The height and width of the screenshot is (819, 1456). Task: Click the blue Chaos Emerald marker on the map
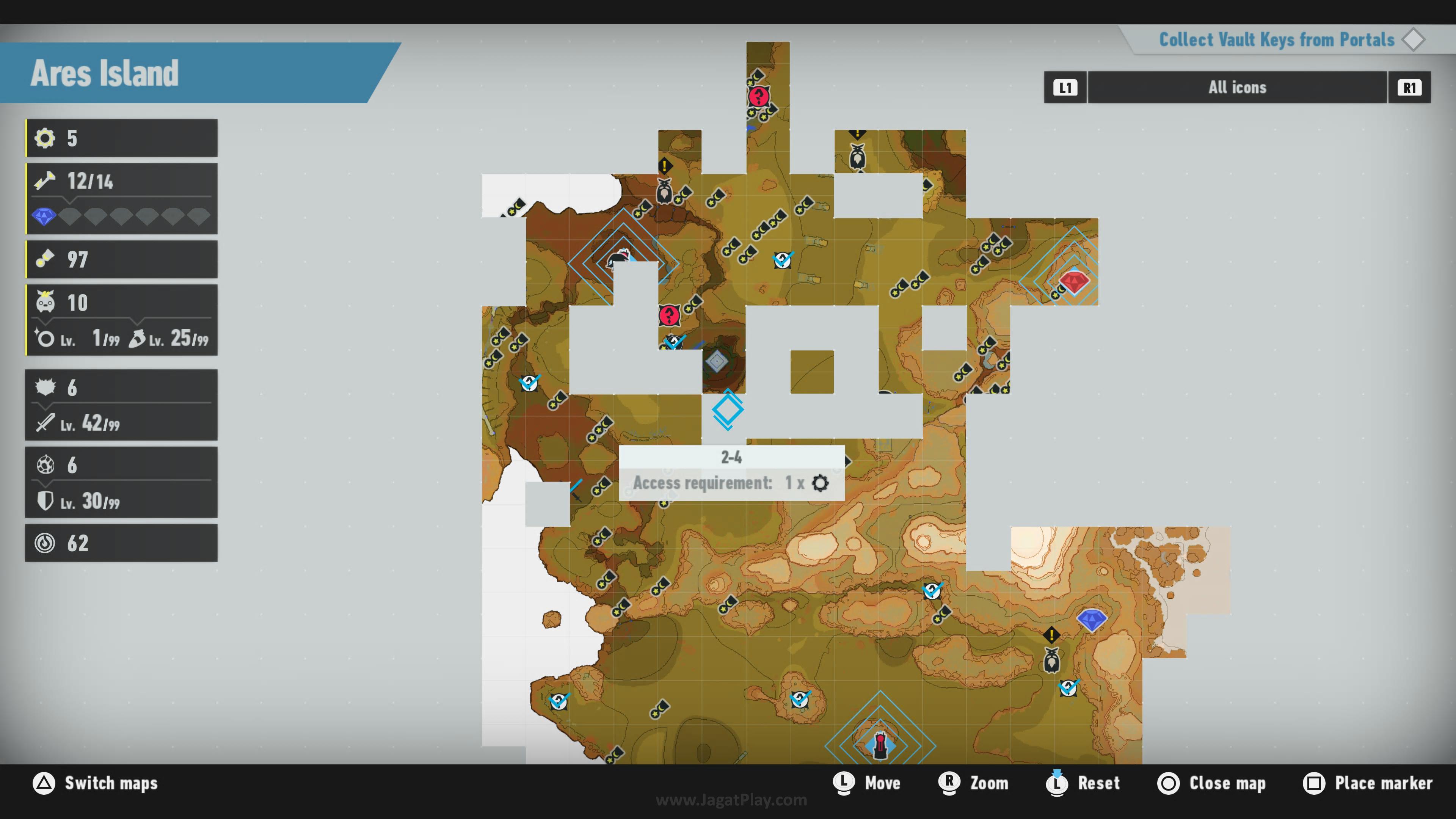[x=1091, y=620]
